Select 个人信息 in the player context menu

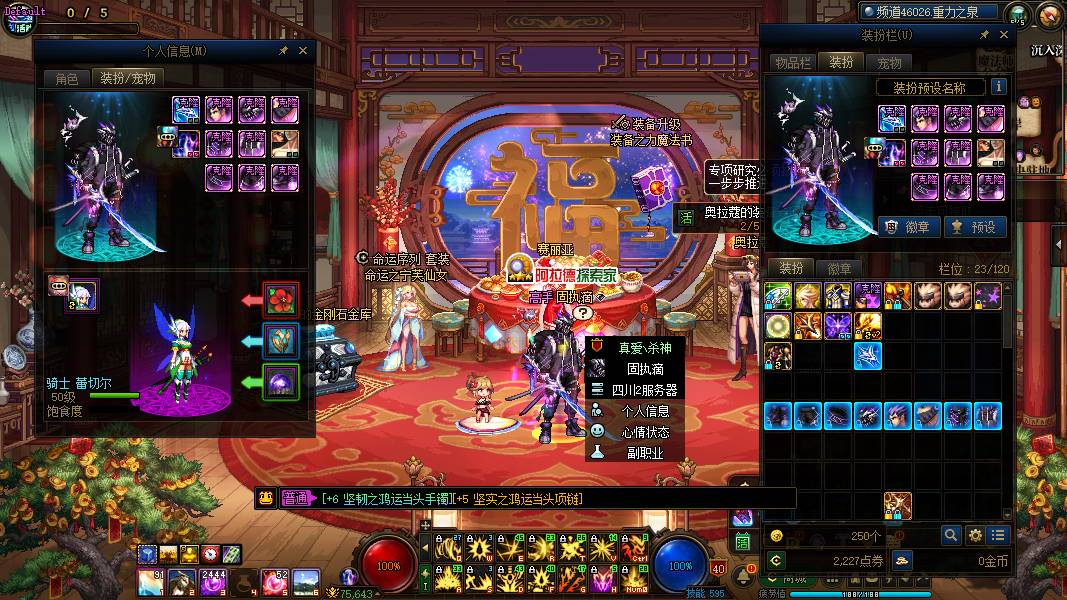[x=644, y=410]
